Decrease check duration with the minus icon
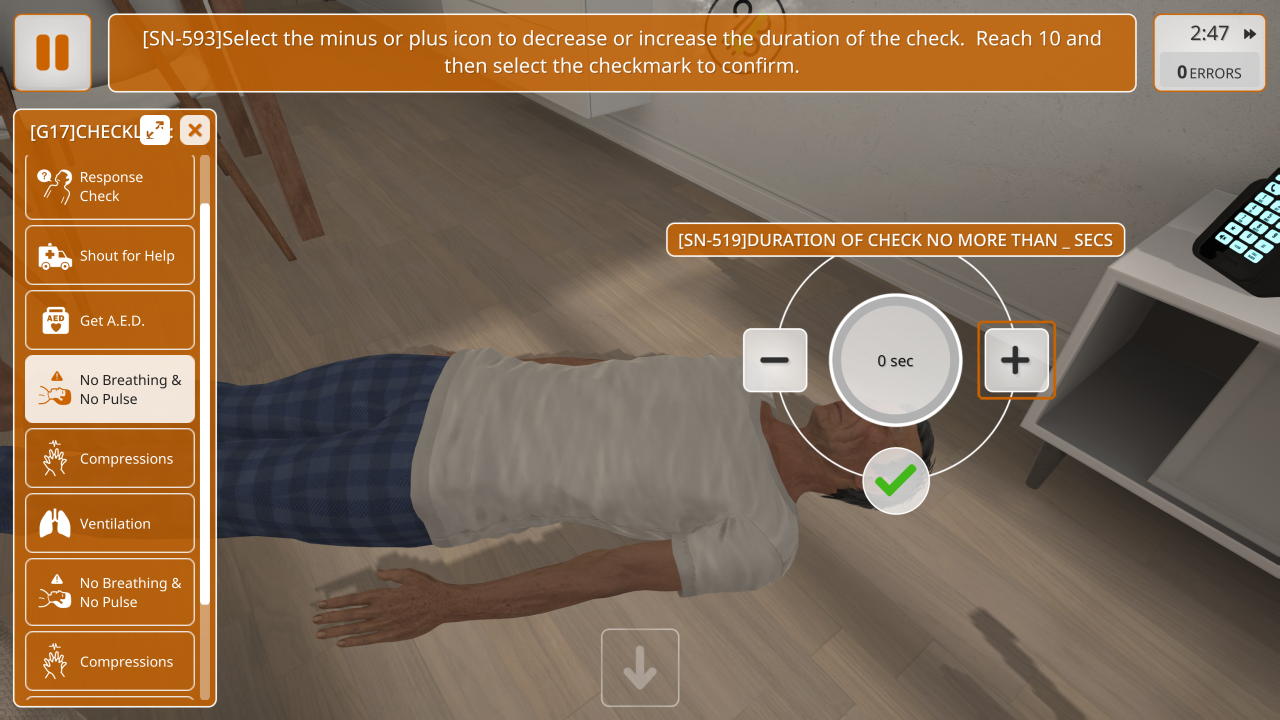 (775, 360)
